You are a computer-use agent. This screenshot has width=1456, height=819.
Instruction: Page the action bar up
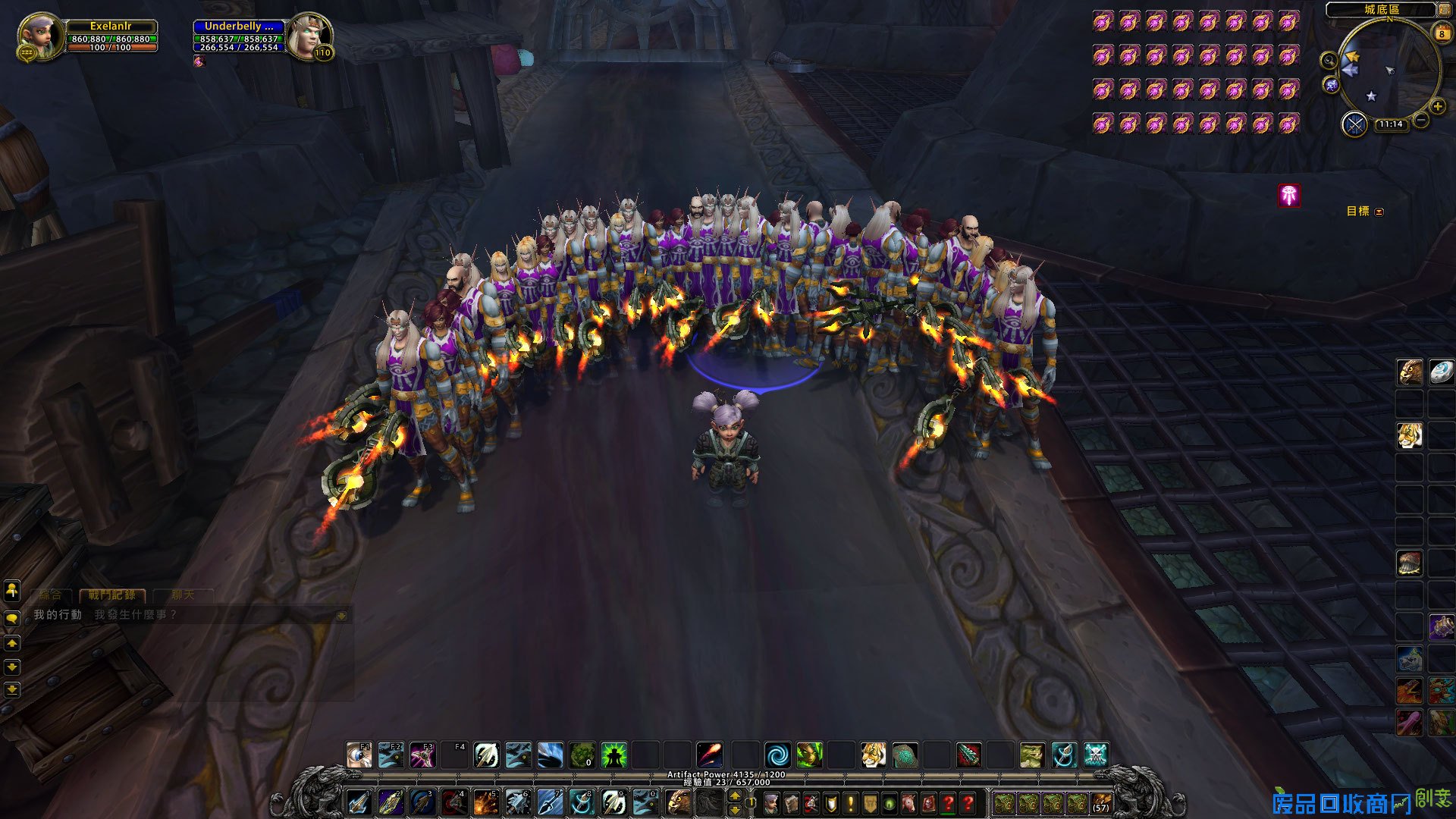(x=734, y=795)
